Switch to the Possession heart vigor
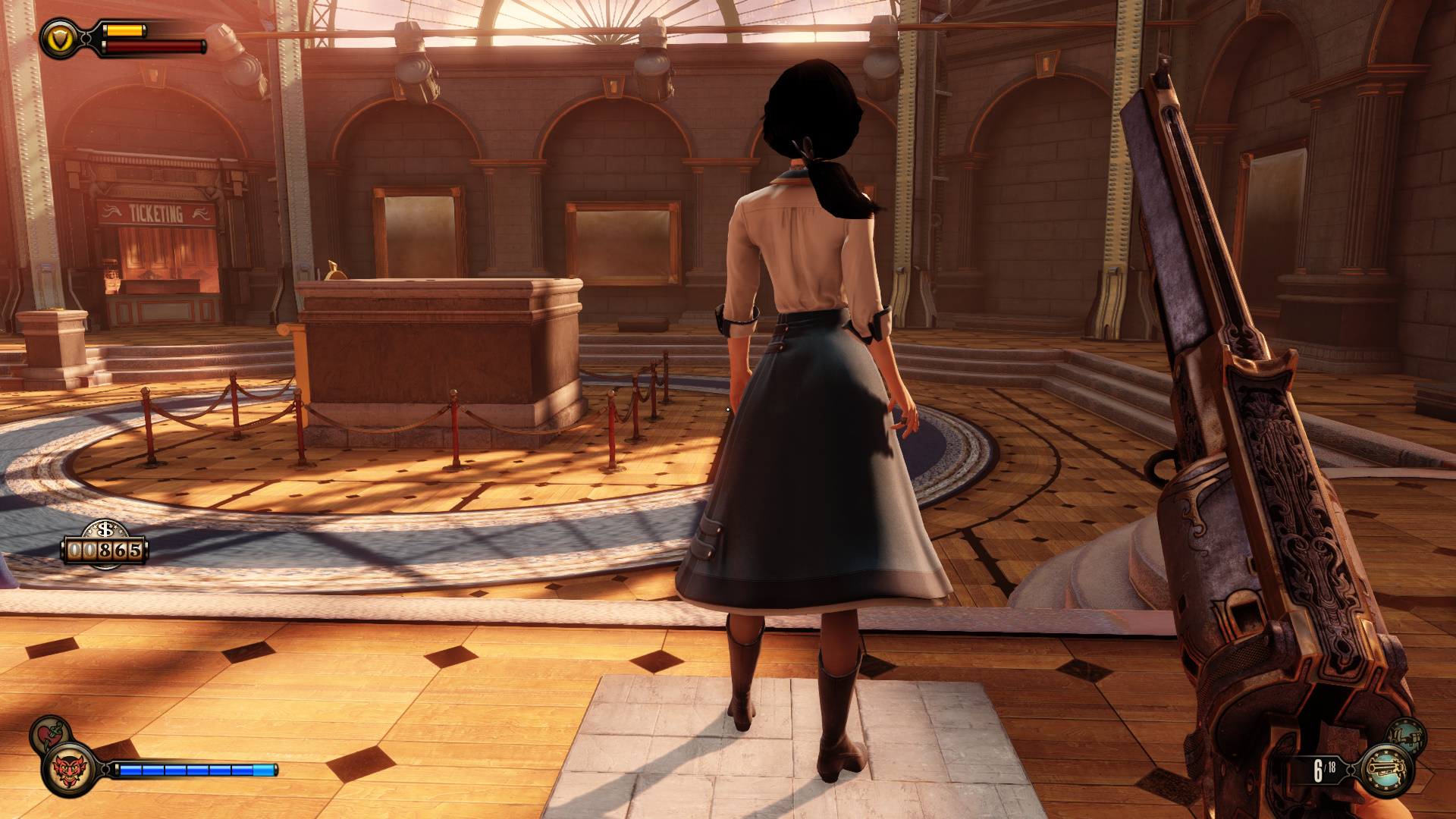The image size is (1456, 819). (50, 734)
